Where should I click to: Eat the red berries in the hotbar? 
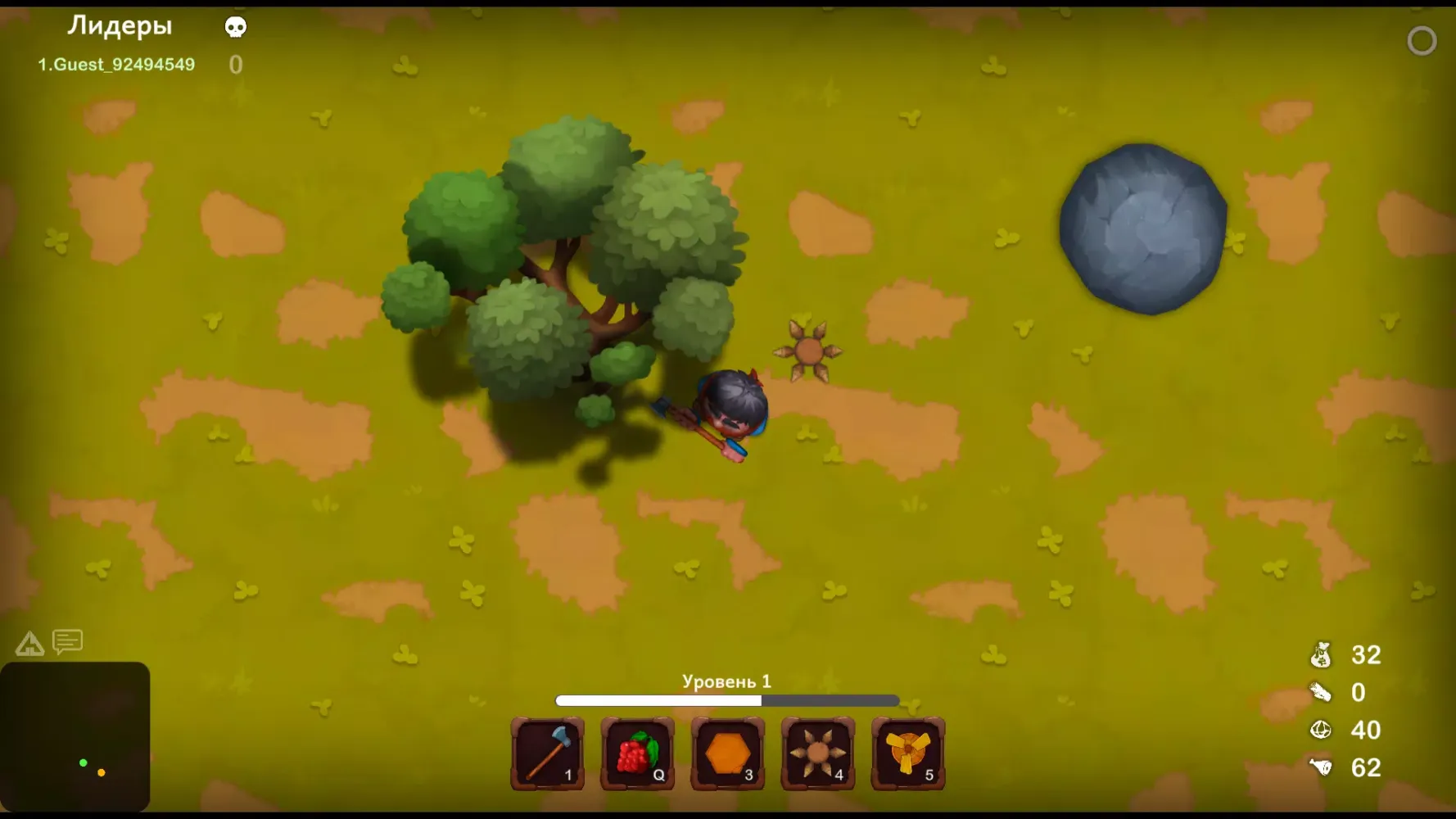click(638, 753)
